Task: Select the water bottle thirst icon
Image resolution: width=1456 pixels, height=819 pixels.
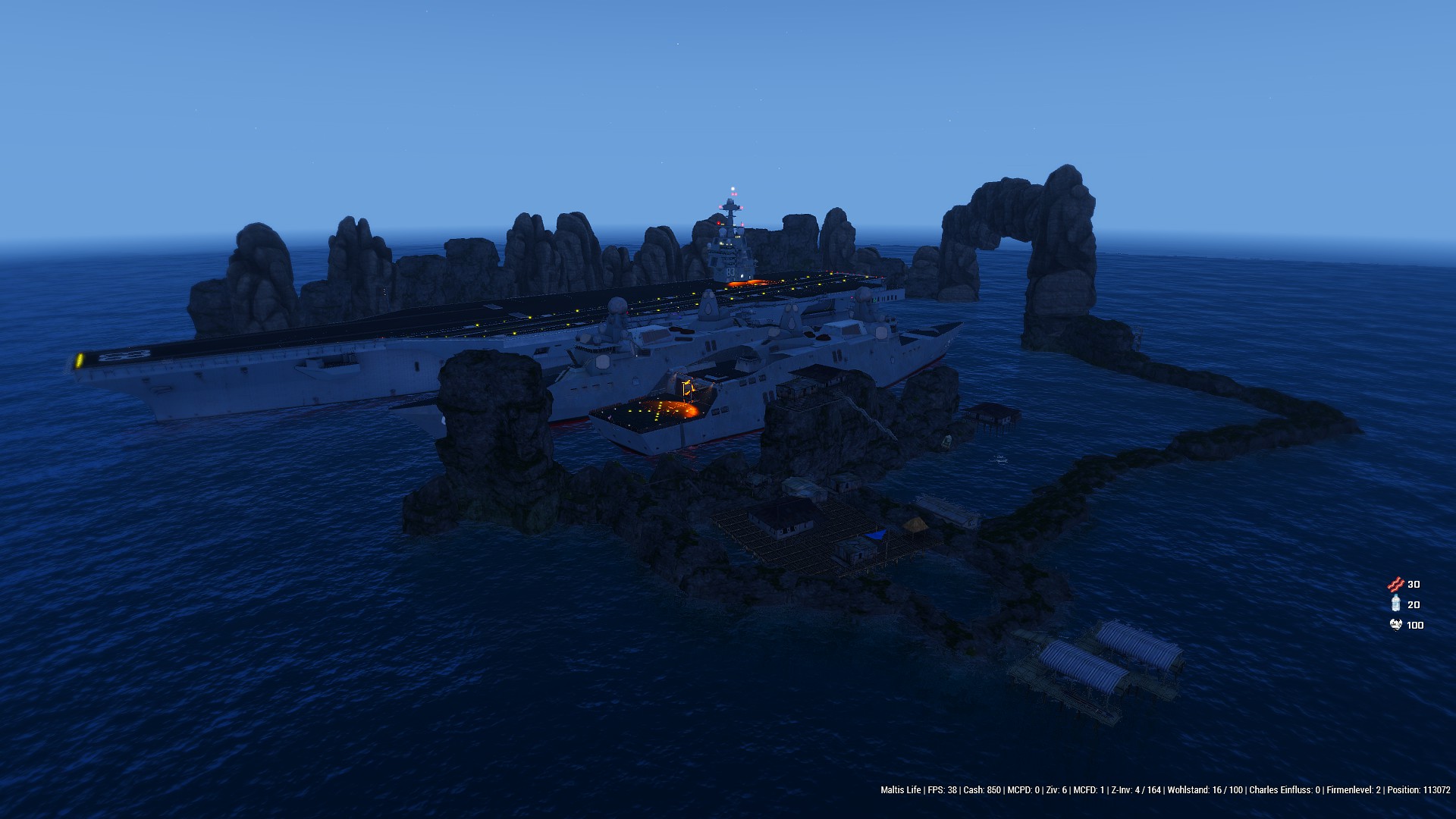Action: pyautogui.click(x=1395, y=604)
